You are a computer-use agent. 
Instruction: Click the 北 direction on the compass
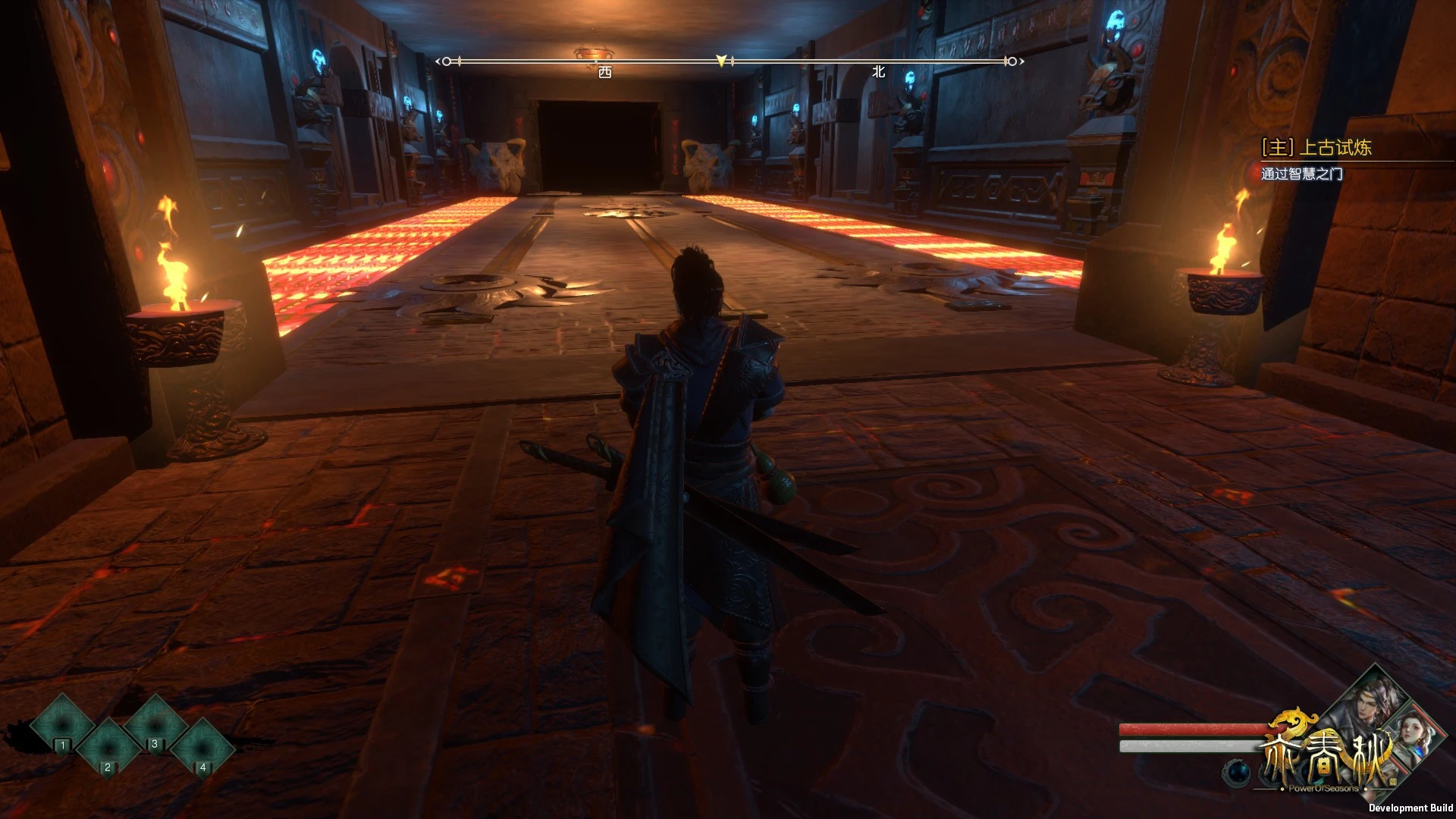tap(878, 72)
